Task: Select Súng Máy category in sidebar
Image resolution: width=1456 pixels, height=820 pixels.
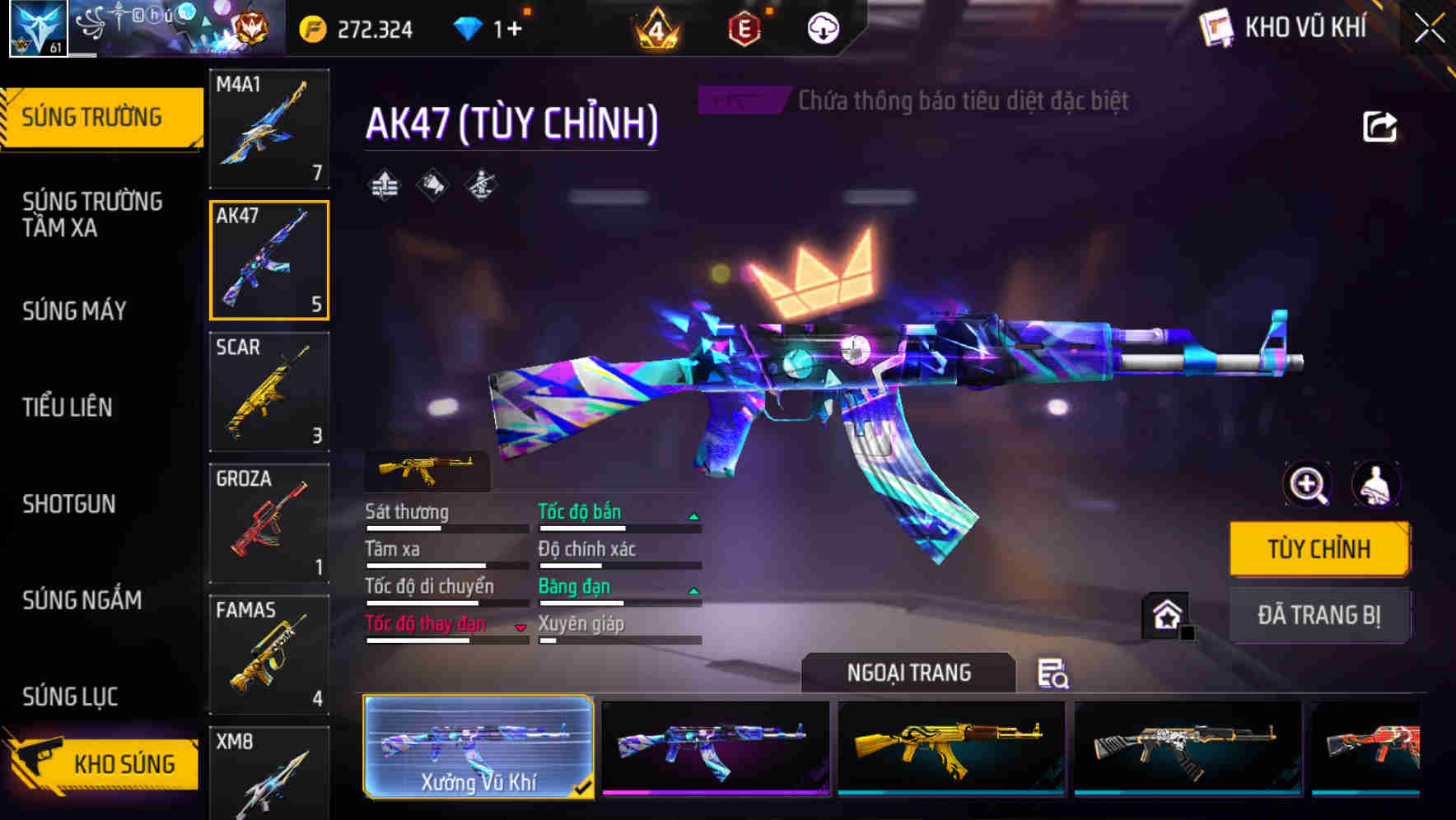Action: coord(74,311)
